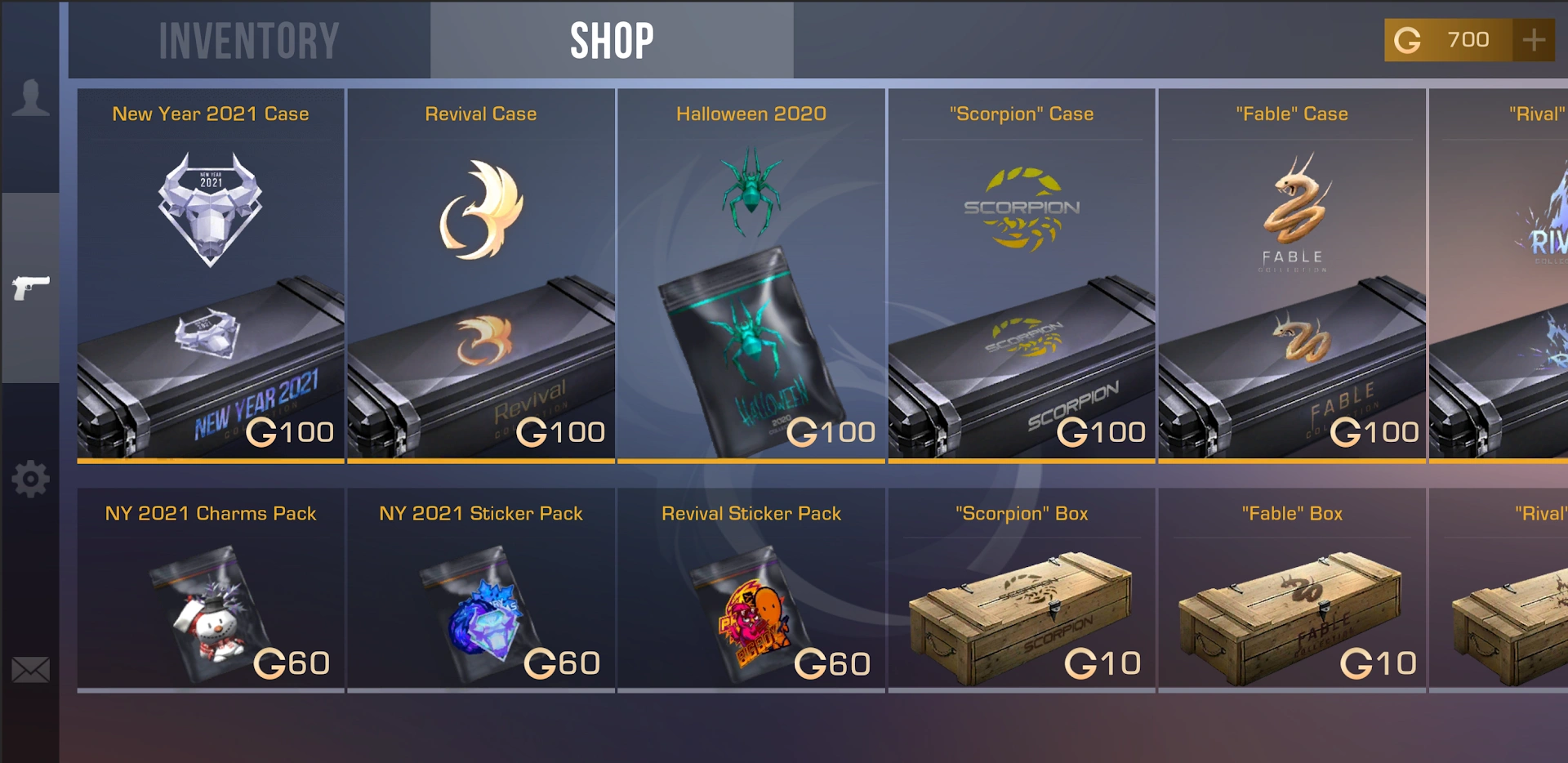The width and height of the screenshot is (1568, 763).
Task: Select the Shop tab
Action: [x=611, y=39]
